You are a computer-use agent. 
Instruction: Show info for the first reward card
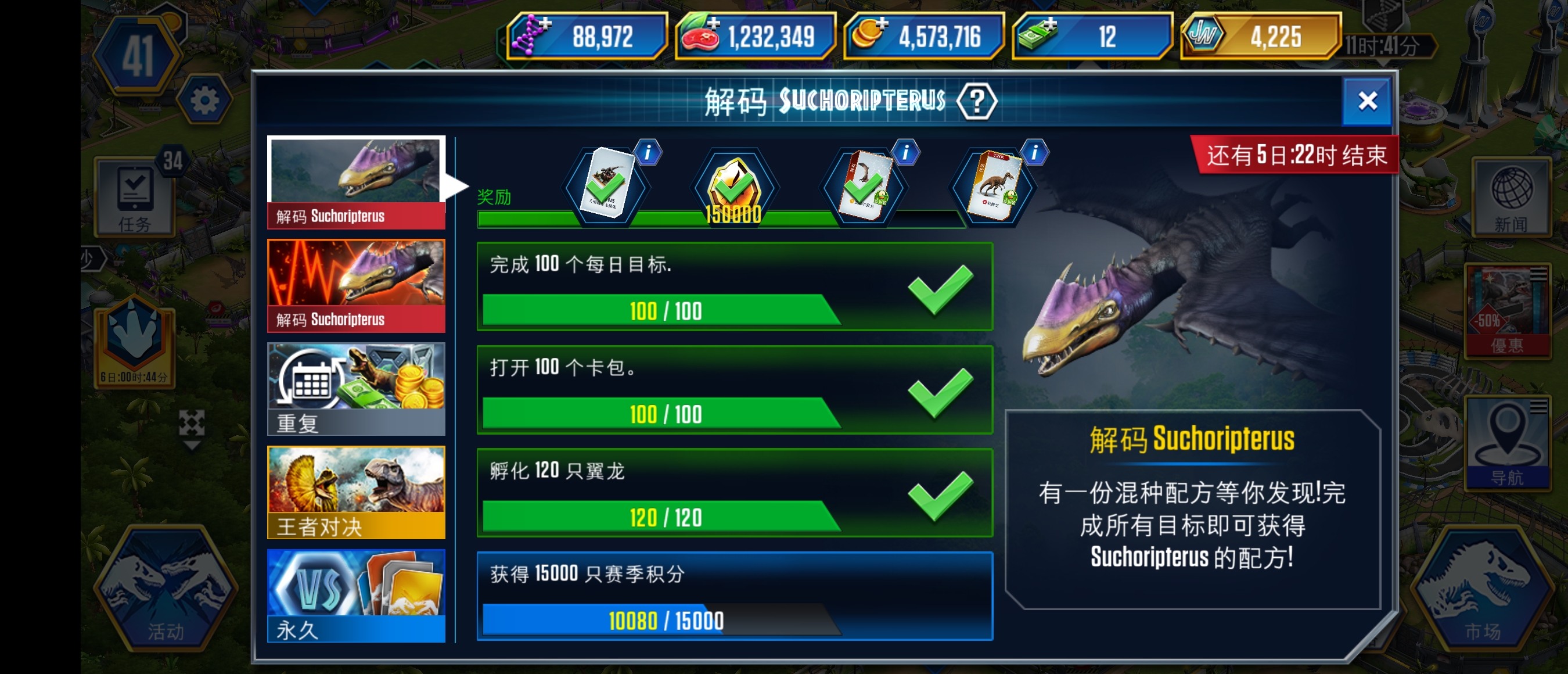click(647, 153)
